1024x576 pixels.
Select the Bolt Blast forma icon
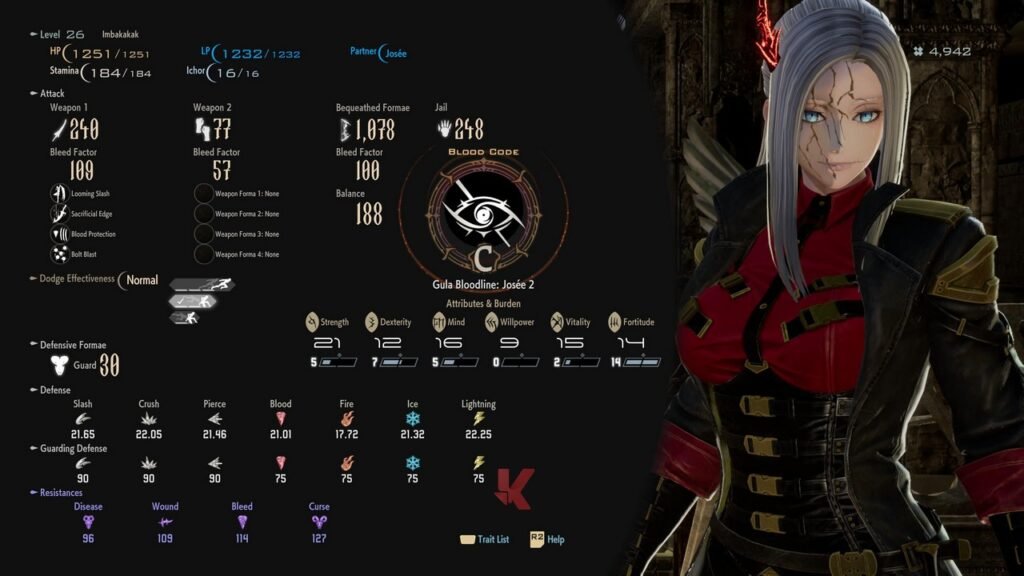click(x=58, y=254)
